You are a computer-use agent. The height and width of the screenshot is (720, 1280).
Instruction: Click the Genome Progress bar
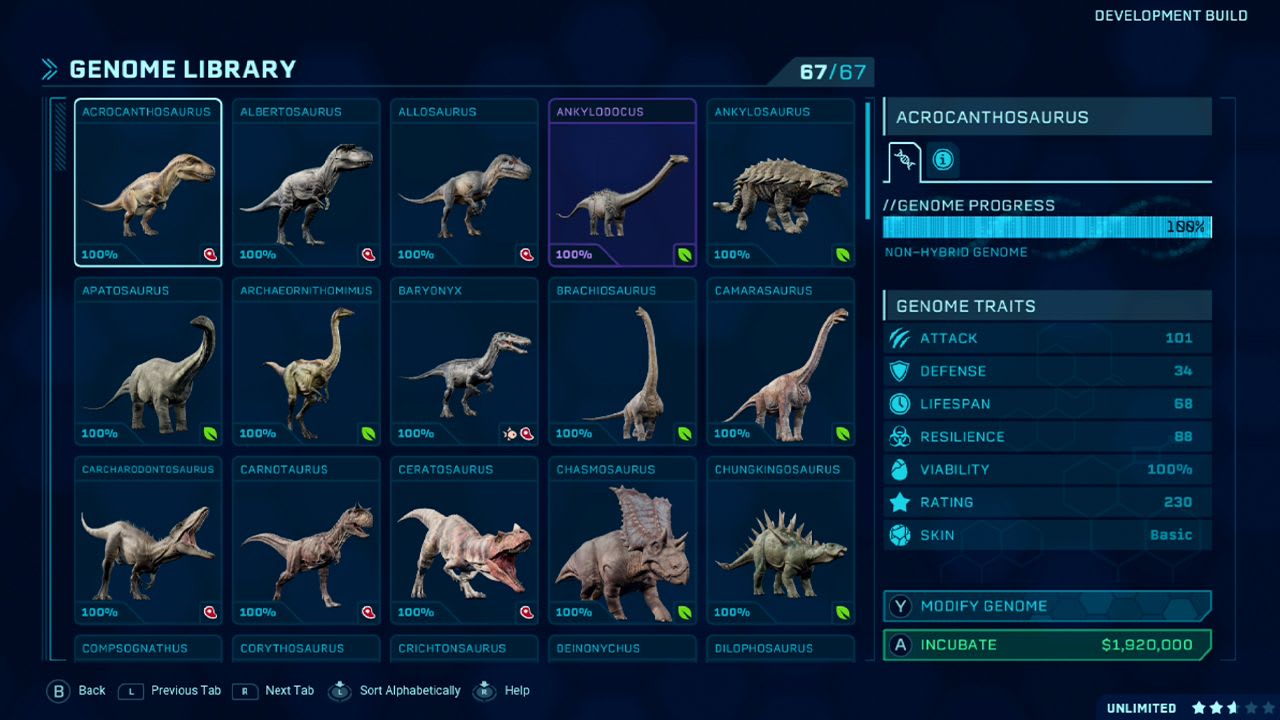tap(1046, 228)
